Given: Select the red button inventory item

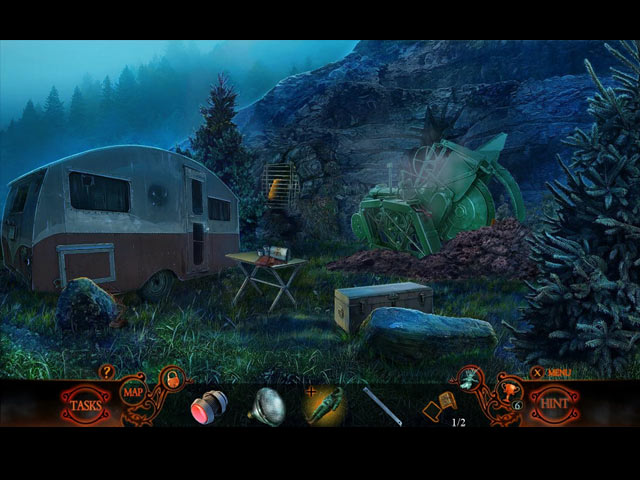Looking at the screenshot, I should [x=208, y=406].
